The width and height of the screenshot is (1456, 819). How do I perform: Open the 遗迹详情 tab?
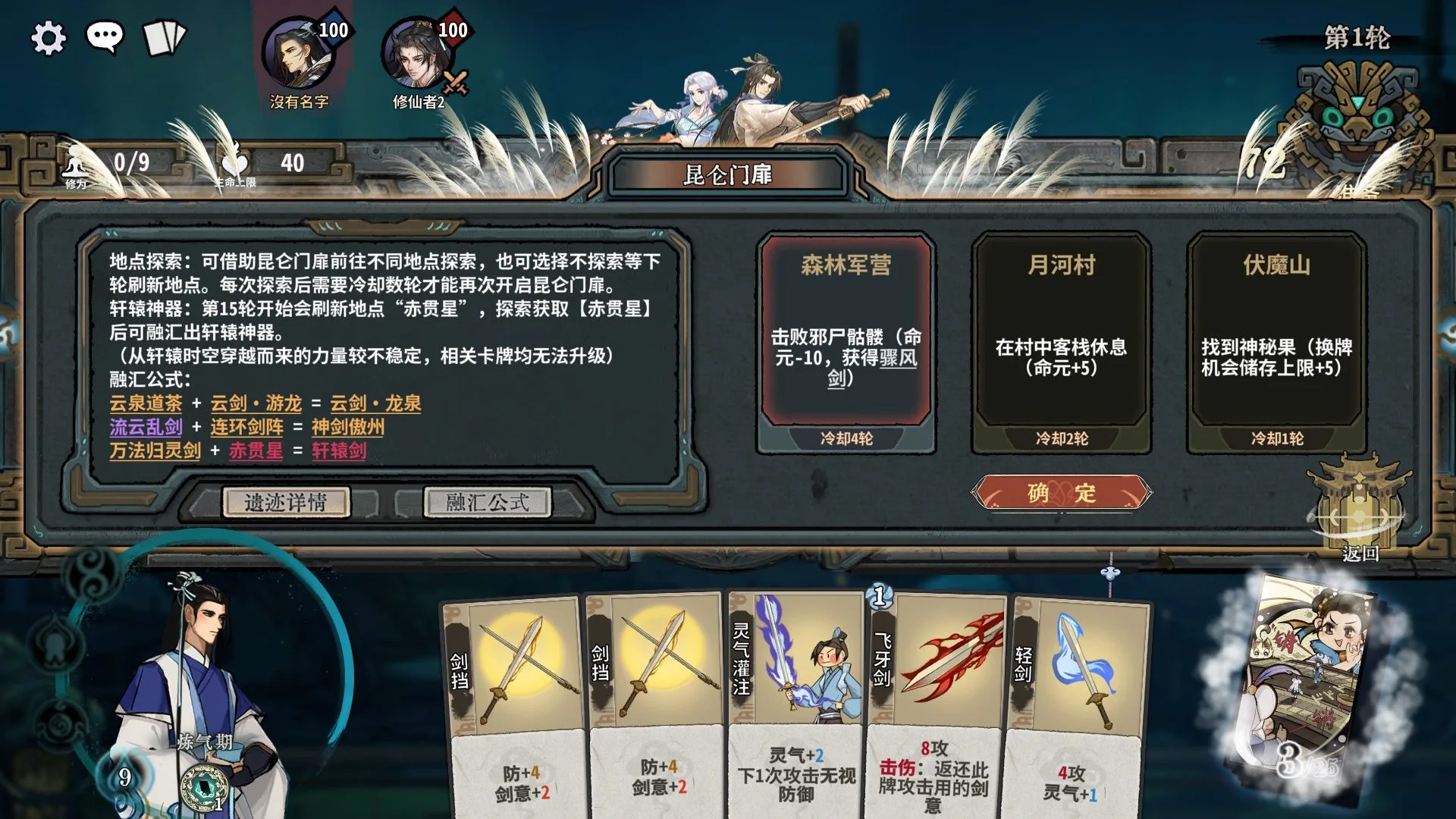click(286, 502)
